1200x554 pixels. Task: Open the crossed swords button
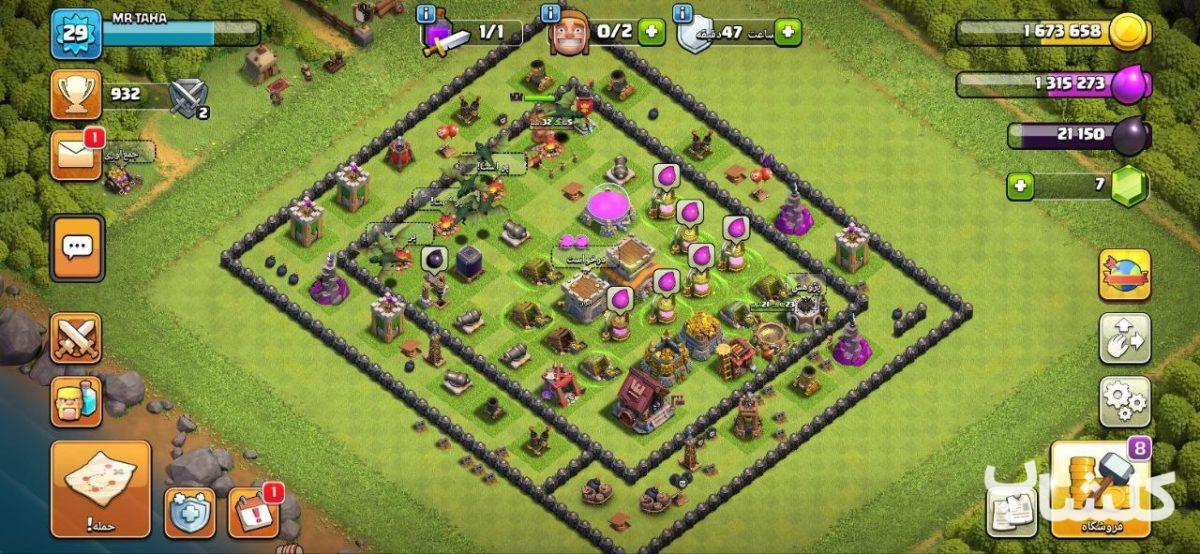tap(76, 338)
